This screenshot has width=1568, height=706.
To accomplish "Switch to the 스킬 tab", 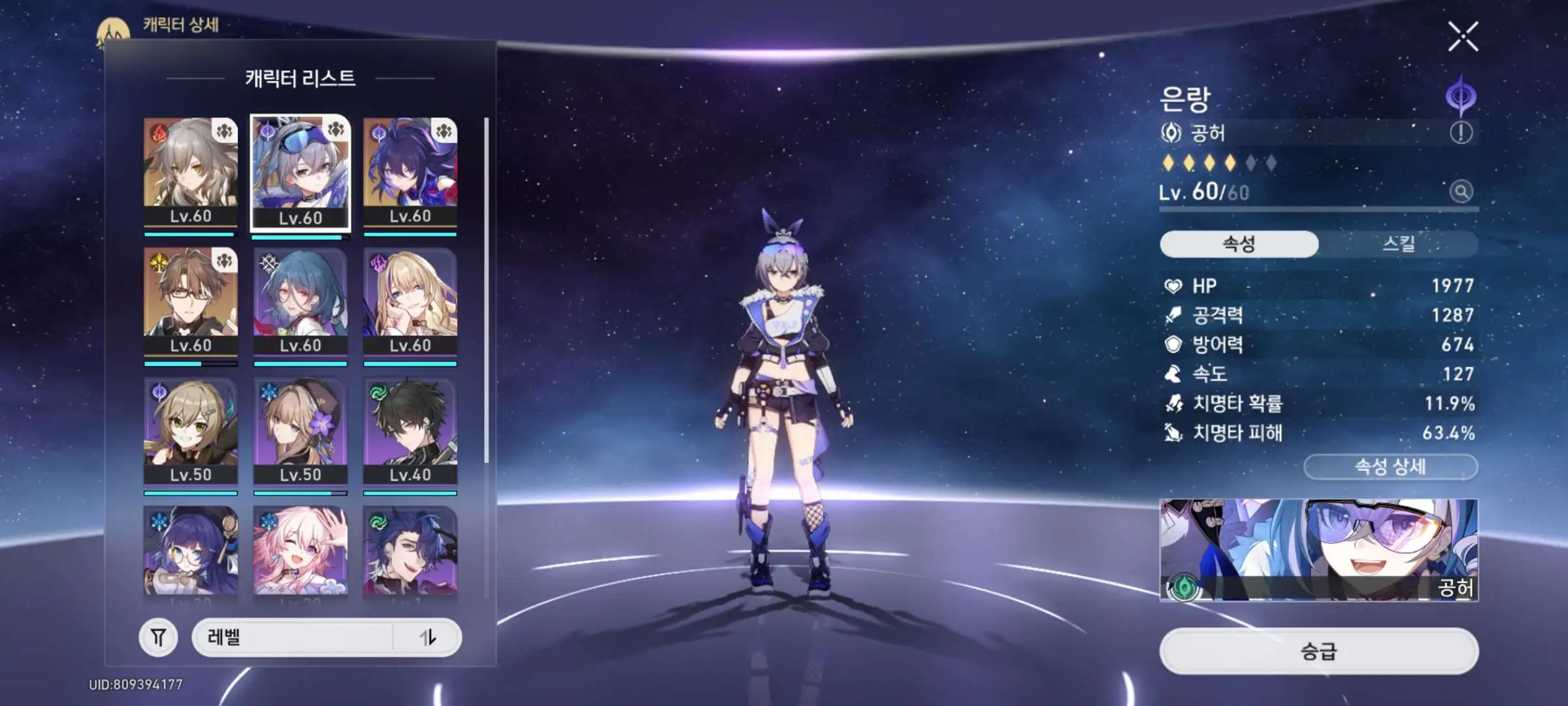I will click(1398, 244).
